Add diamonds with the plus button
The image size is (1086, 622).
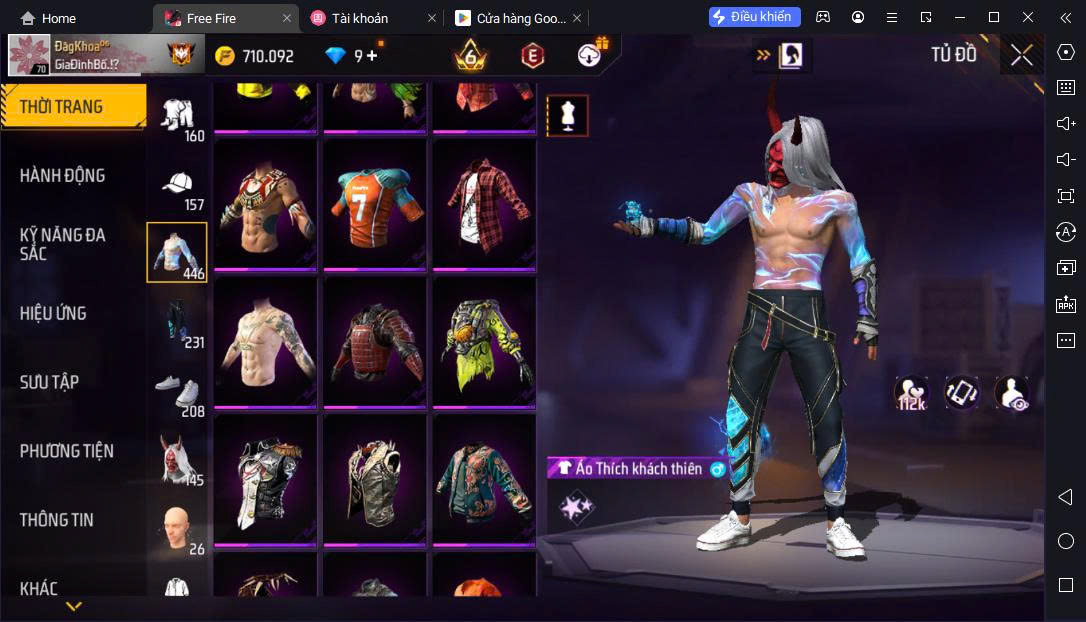pos(373,56)
